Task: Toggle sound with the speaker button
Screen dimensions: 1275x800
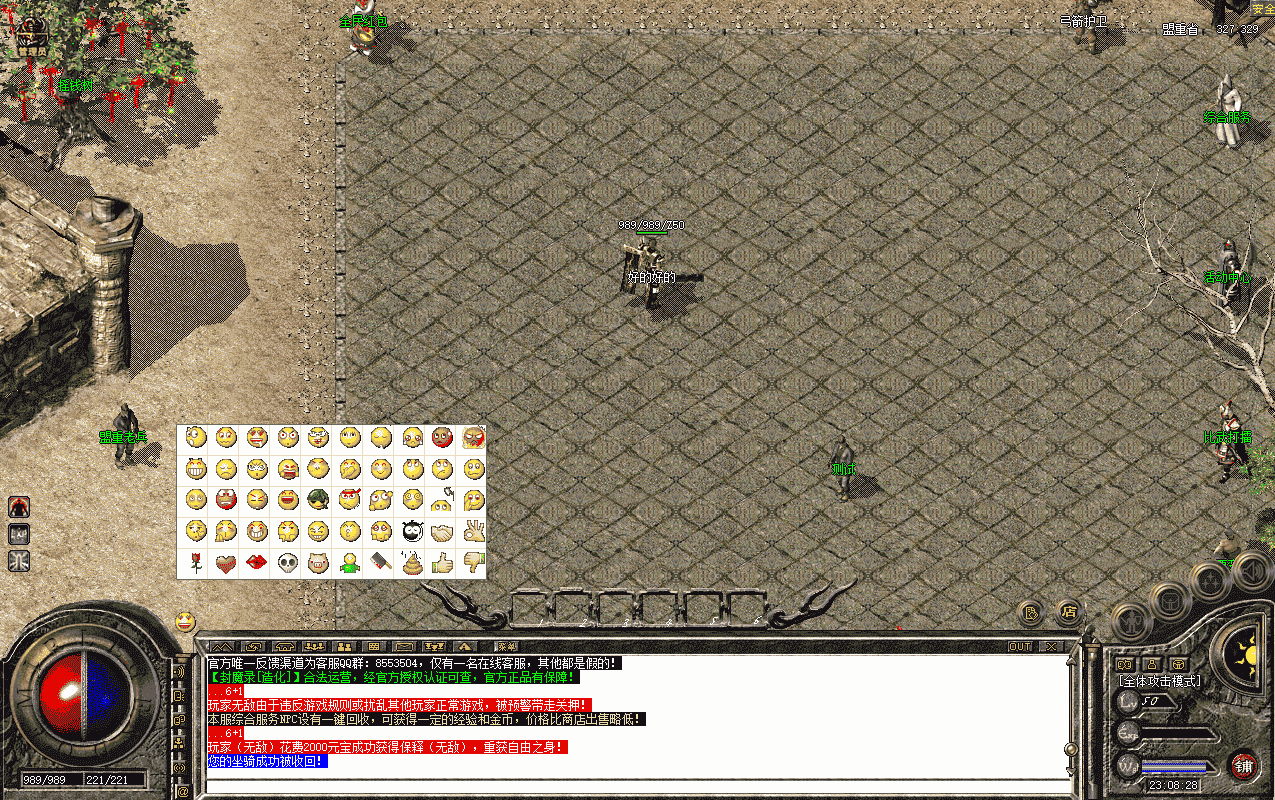Action: [1251, 572]
